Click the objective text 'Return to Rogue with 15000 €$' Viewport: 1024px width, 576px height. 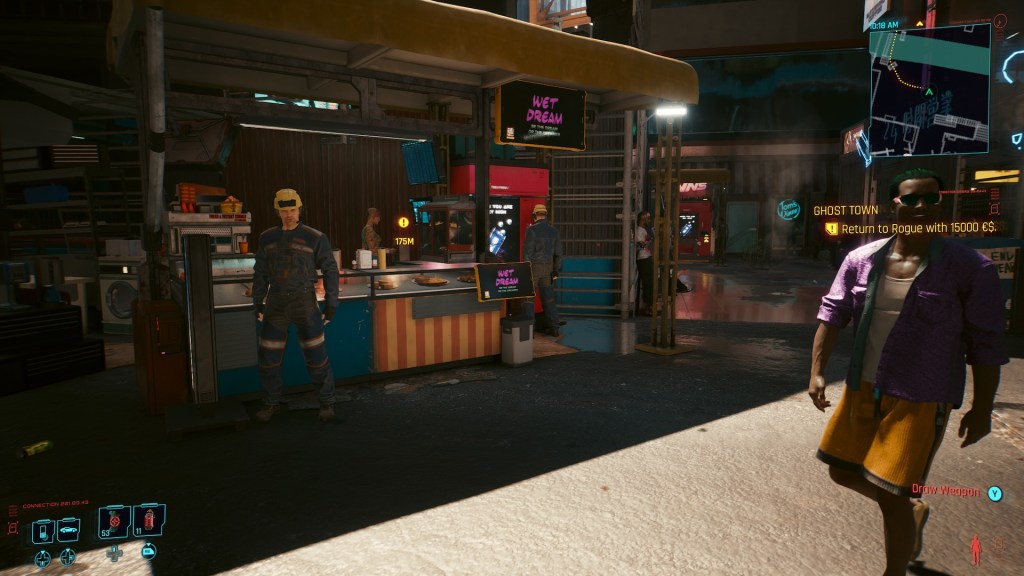(914, 228)
